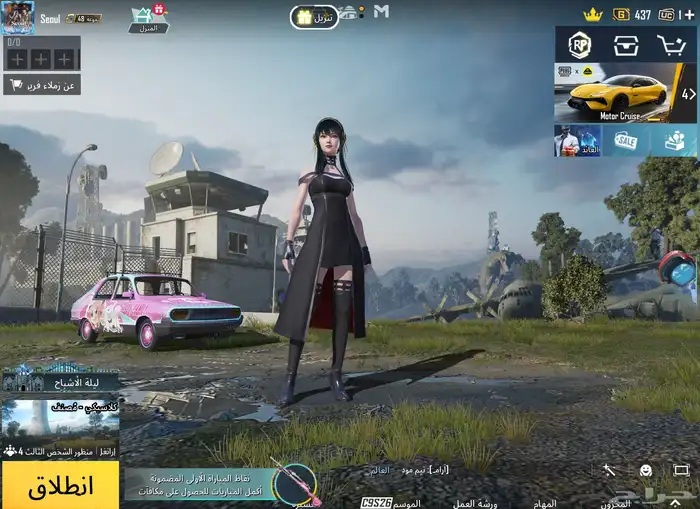Open the shopping cart shop

(671, 45)
